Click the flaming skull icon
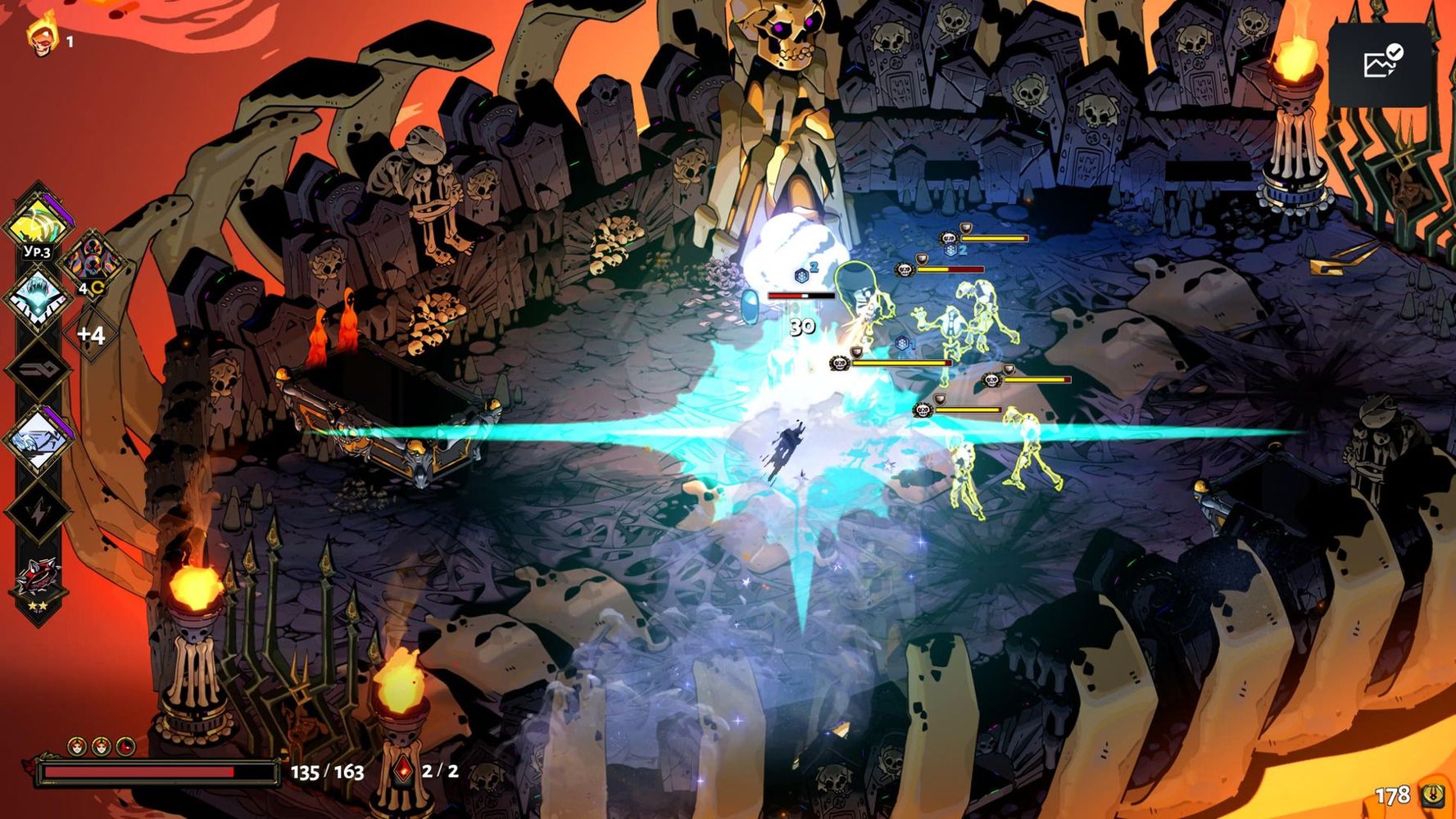This screenshot has height=819, width=1456. click(41, 36)
